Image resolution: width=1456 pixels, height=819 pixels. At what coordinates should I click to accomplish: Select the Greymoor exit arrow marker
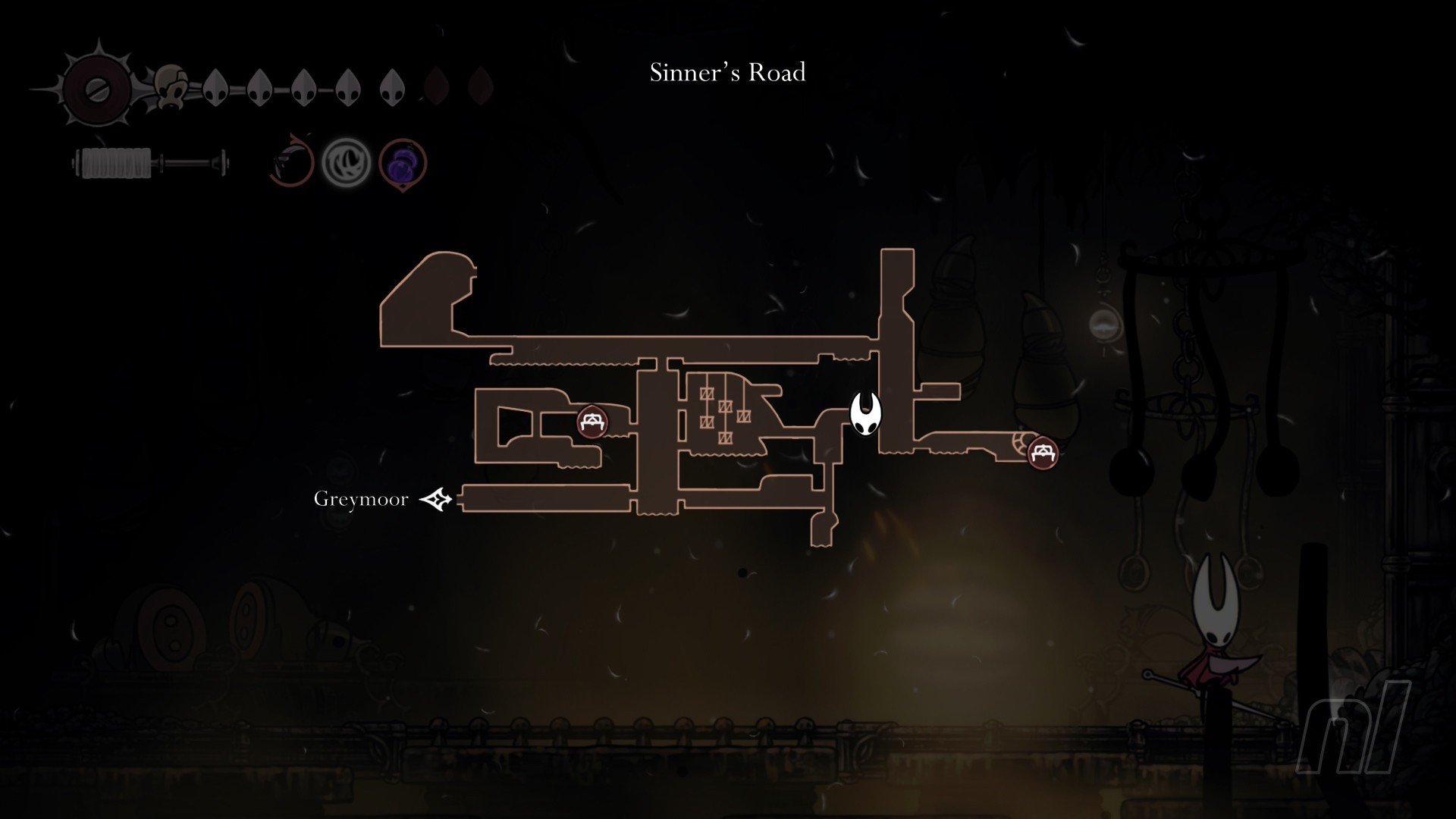point(437,499)
